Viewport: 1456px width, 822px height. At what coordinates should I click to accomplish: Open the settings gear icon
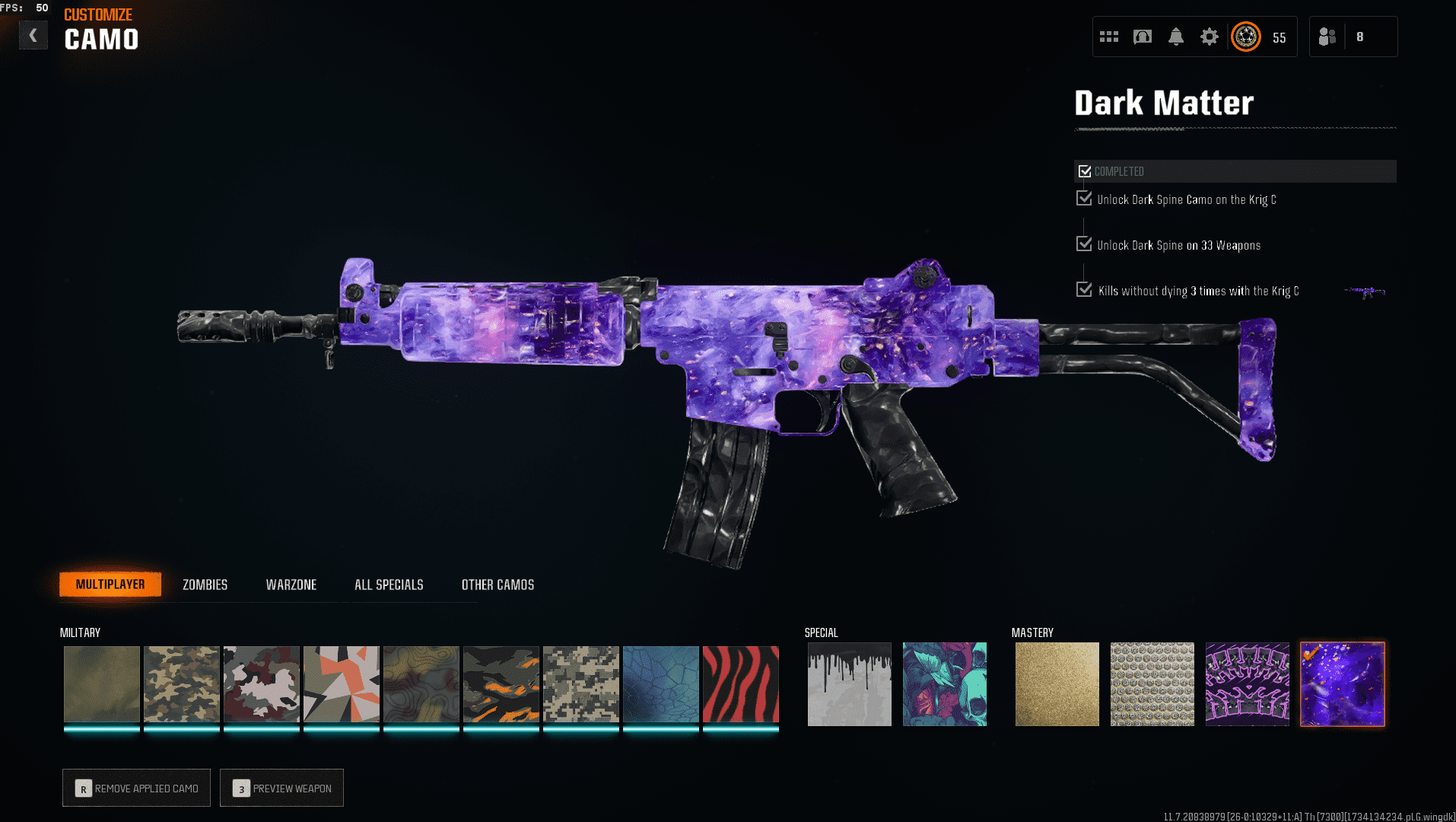[1209, 37]
